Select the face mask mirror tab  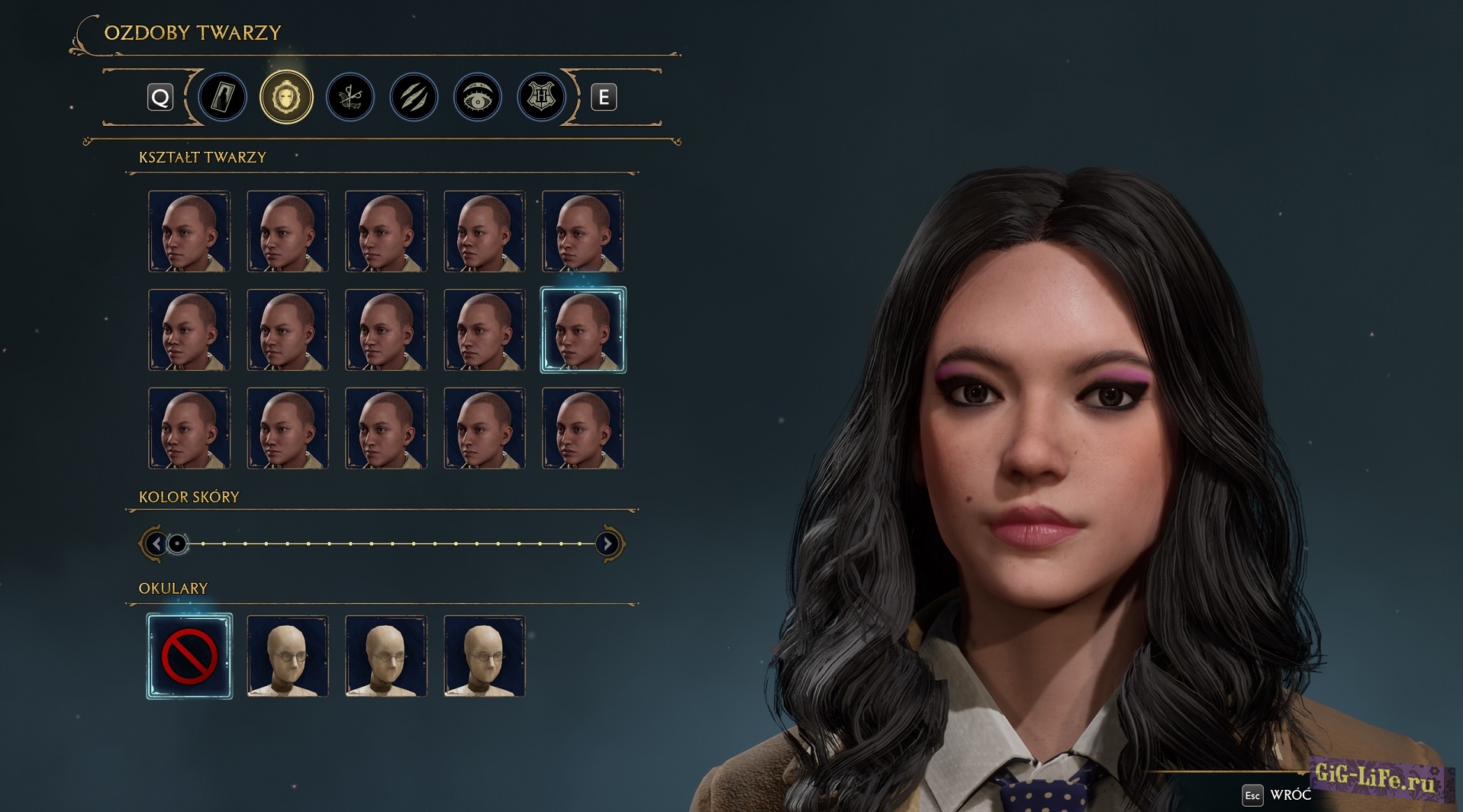pyautogui.click(x=286, y=97)
